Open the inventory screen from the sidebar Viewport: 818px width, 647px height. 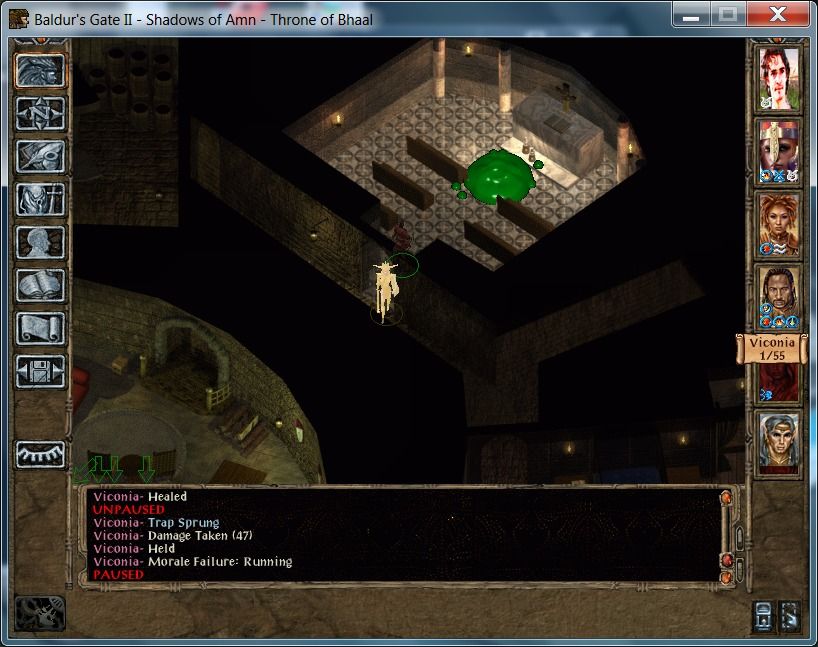pos(41,200)
